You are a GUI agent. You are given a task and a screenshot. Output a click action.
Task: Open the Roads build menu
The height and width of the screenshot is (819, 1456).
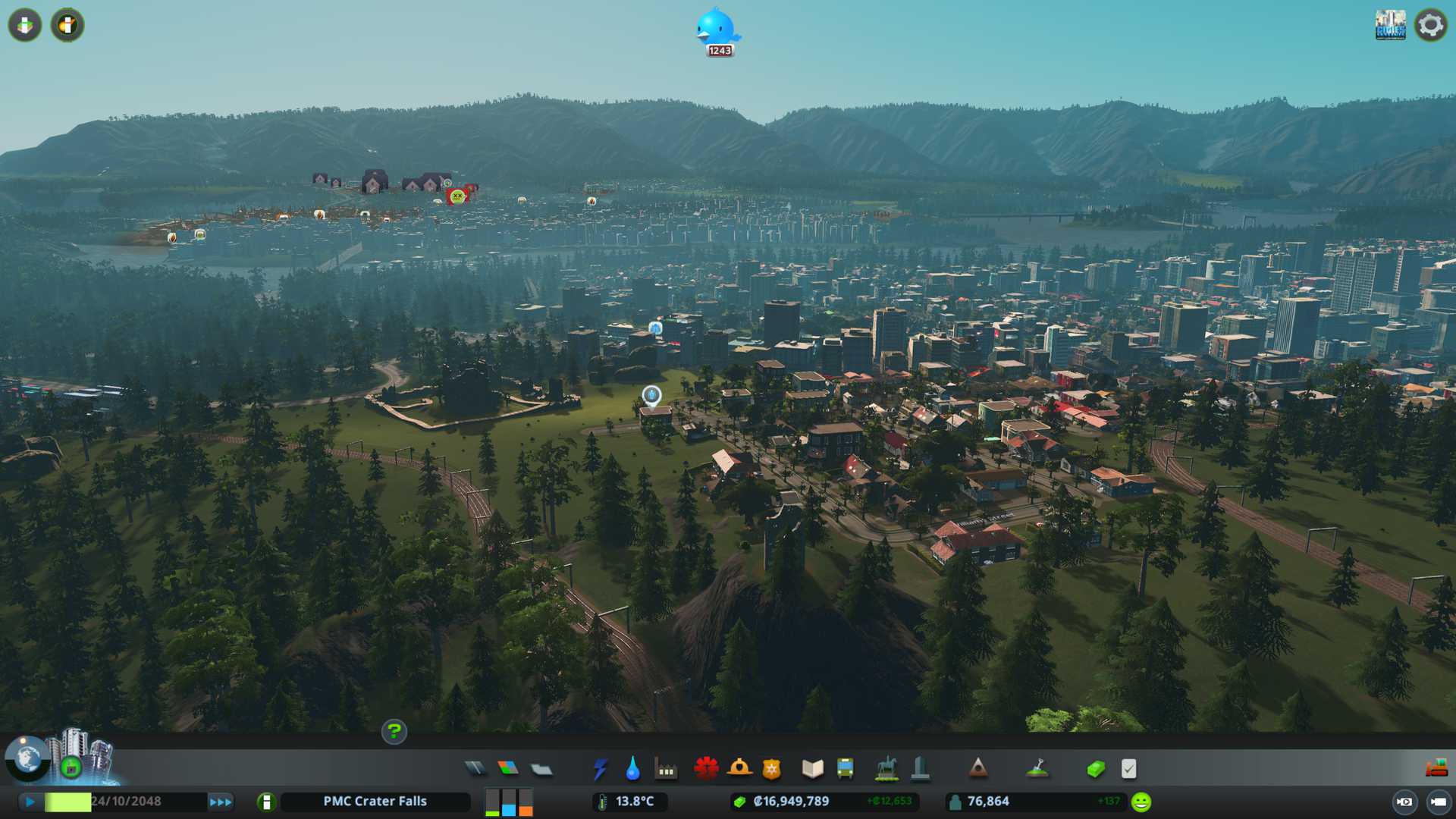coord(475,769)
